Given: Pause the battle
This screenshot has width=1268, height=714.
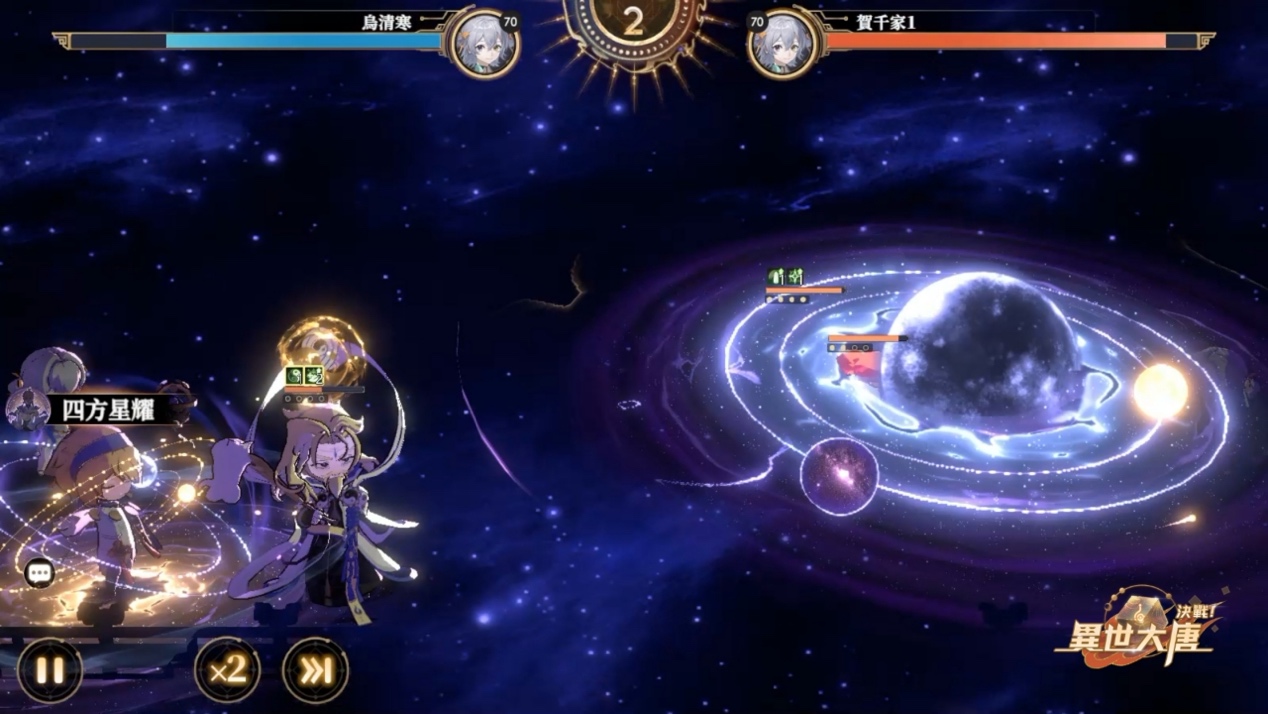Looking at the screenshot, I should (x=50, y=670).
